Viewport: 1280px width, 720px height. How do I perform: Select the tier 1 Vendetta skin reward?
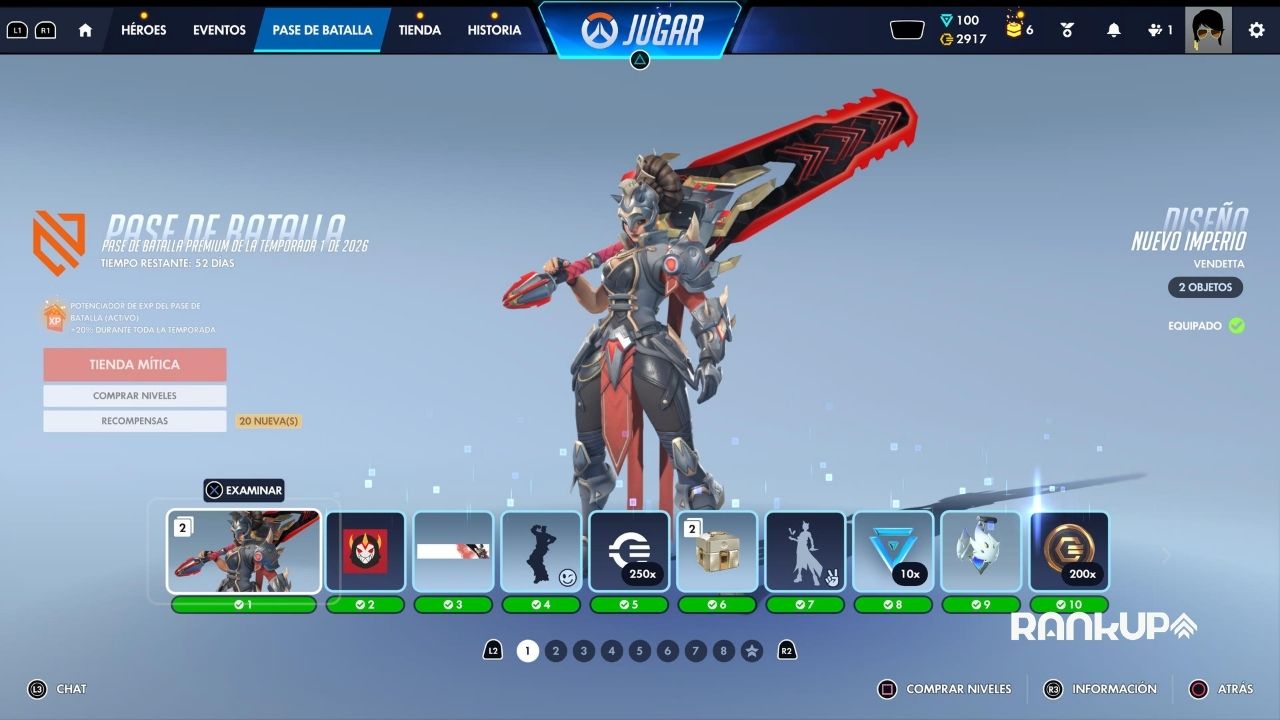point(244,552)
